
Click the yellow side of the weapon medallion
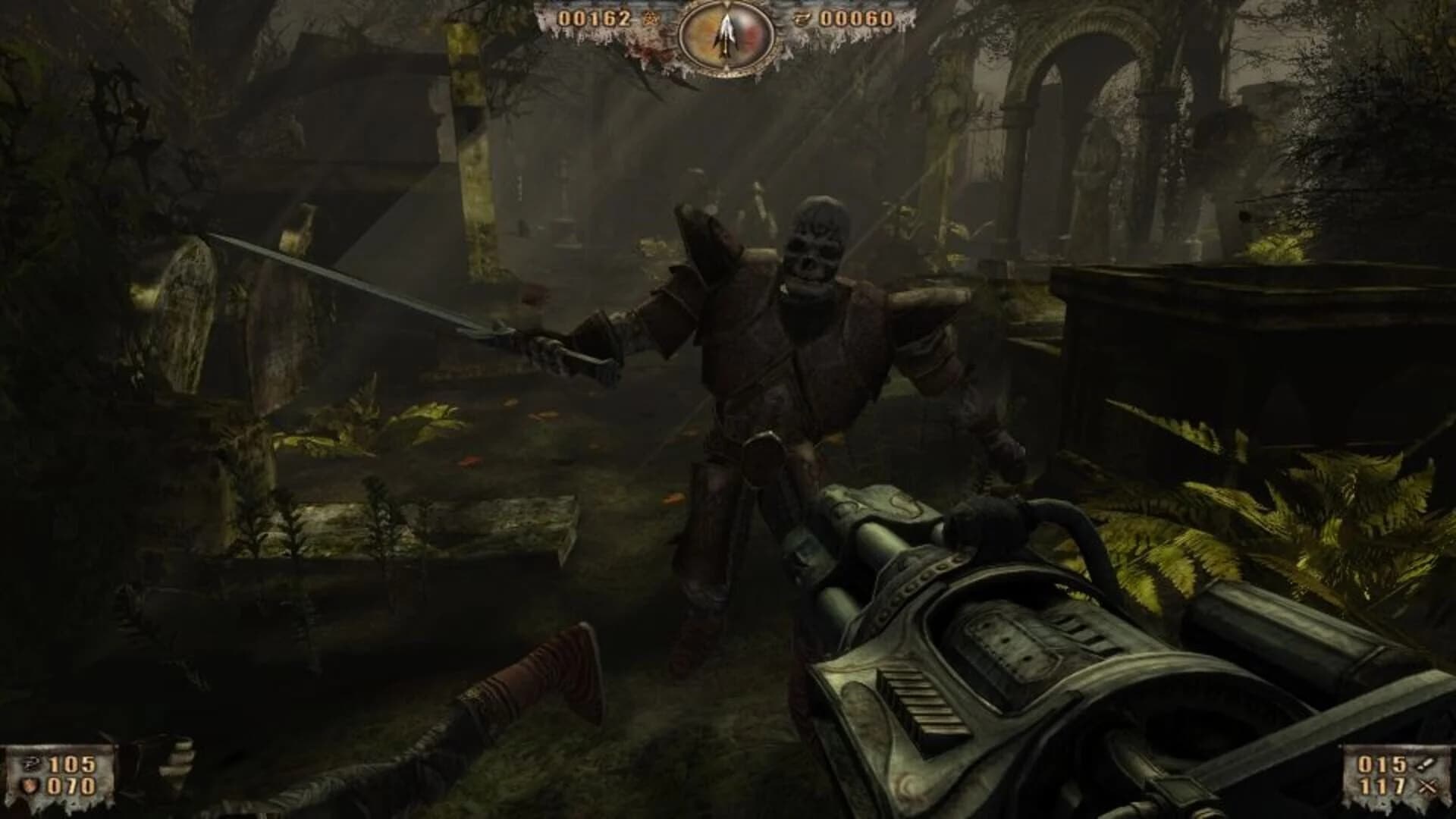coord(705,34)
